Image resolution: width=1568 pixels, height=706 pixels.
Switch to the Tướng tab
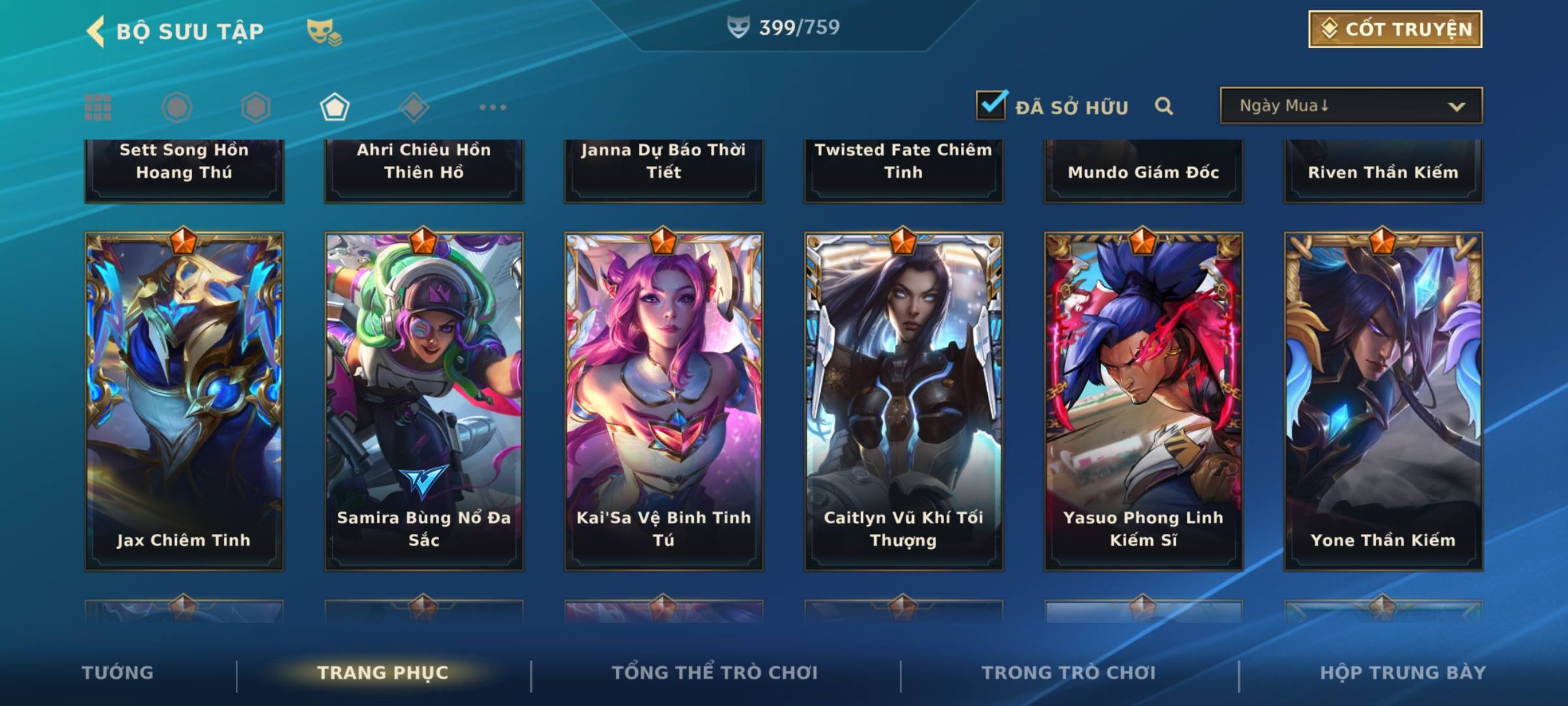pos(118,673)
